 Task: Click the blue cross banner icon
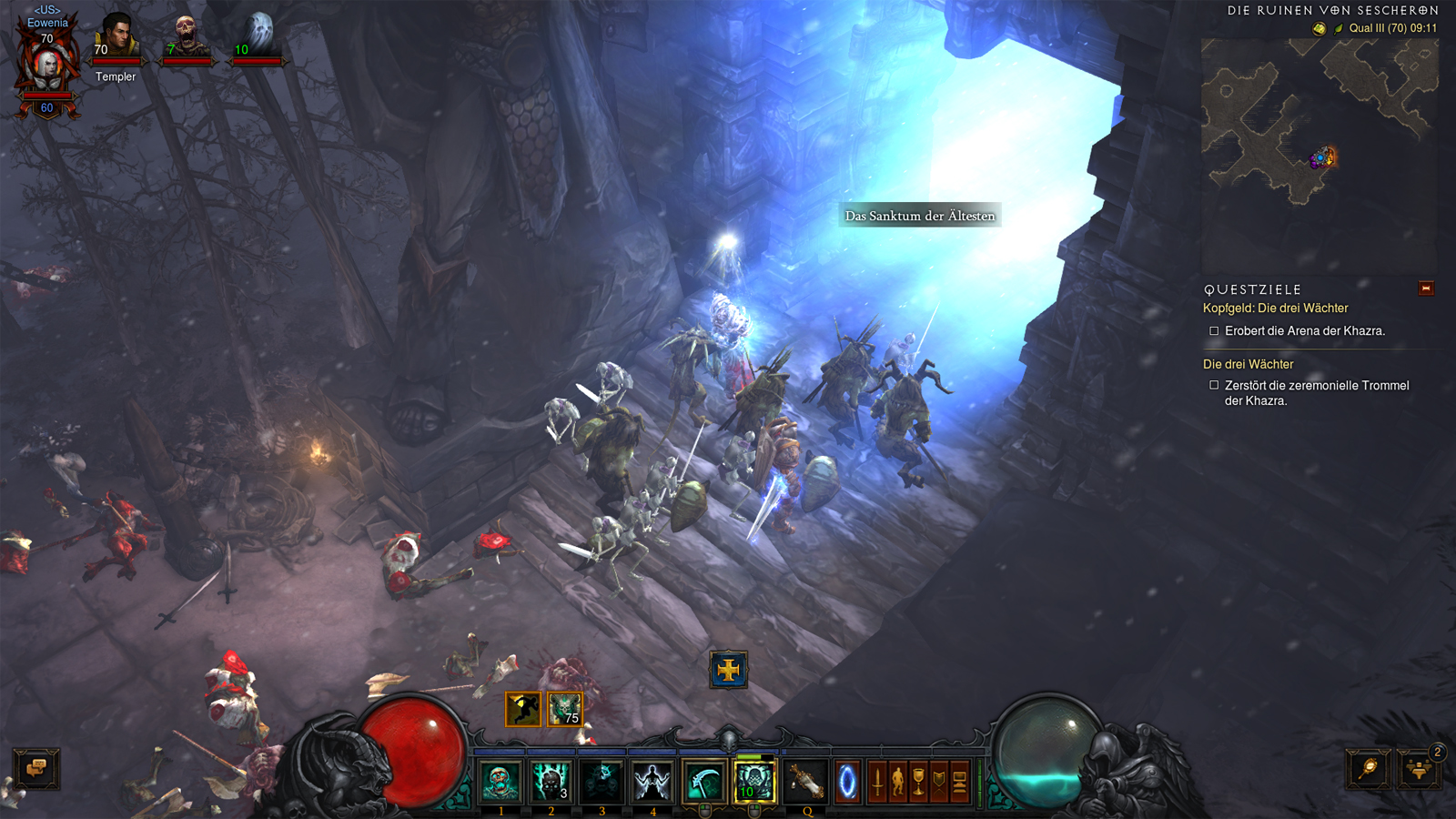point(728,671)
